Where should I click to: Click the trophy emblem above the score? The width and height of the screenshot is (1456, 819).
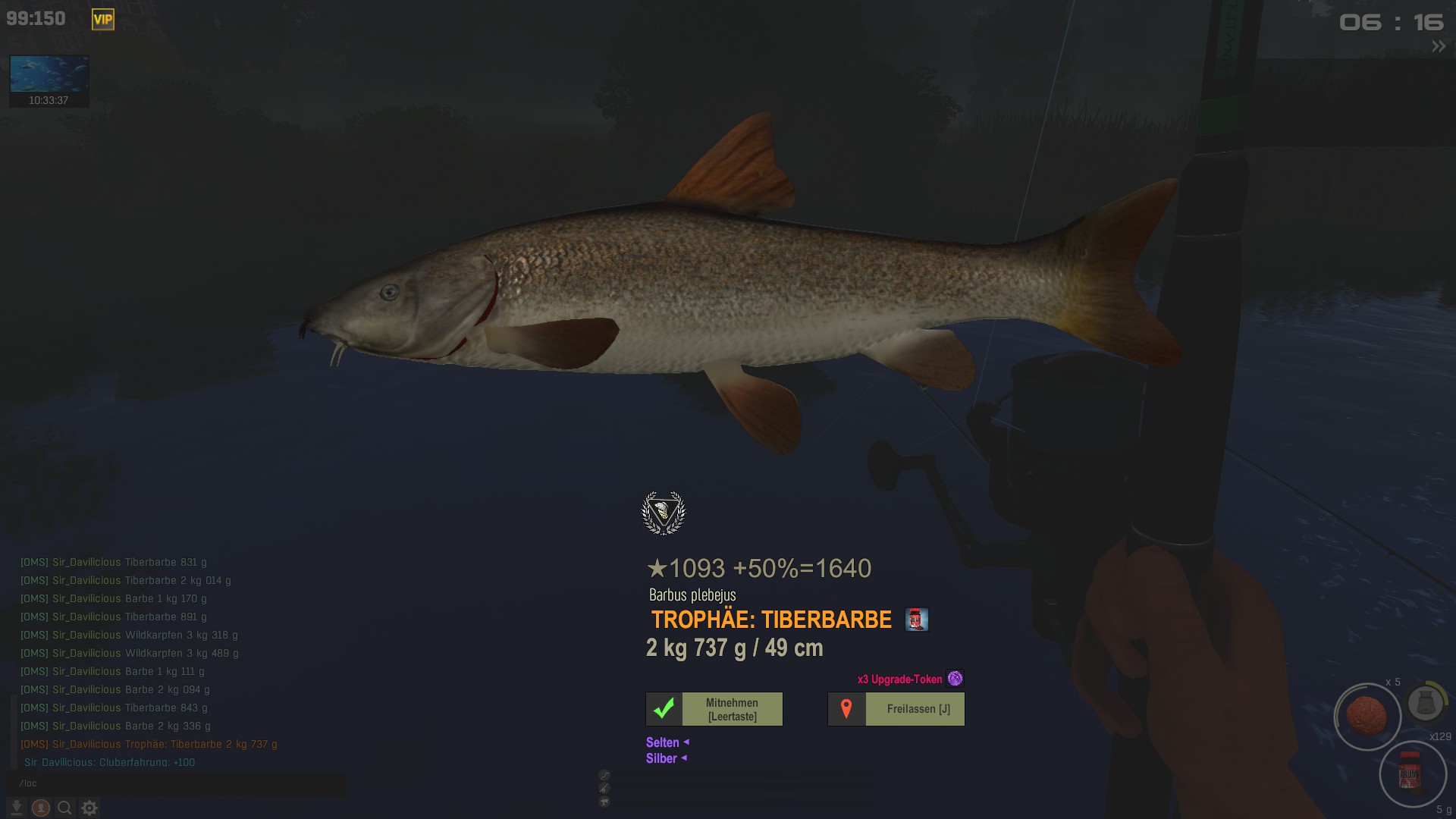(664, 513)
